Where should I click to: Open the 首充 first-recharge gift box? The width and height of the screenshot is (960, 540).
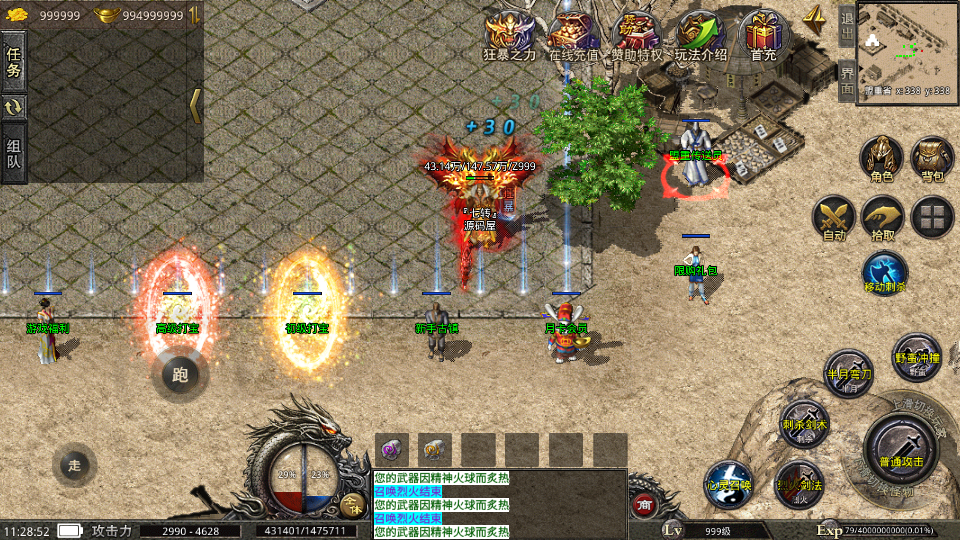[x=763, y=33]
